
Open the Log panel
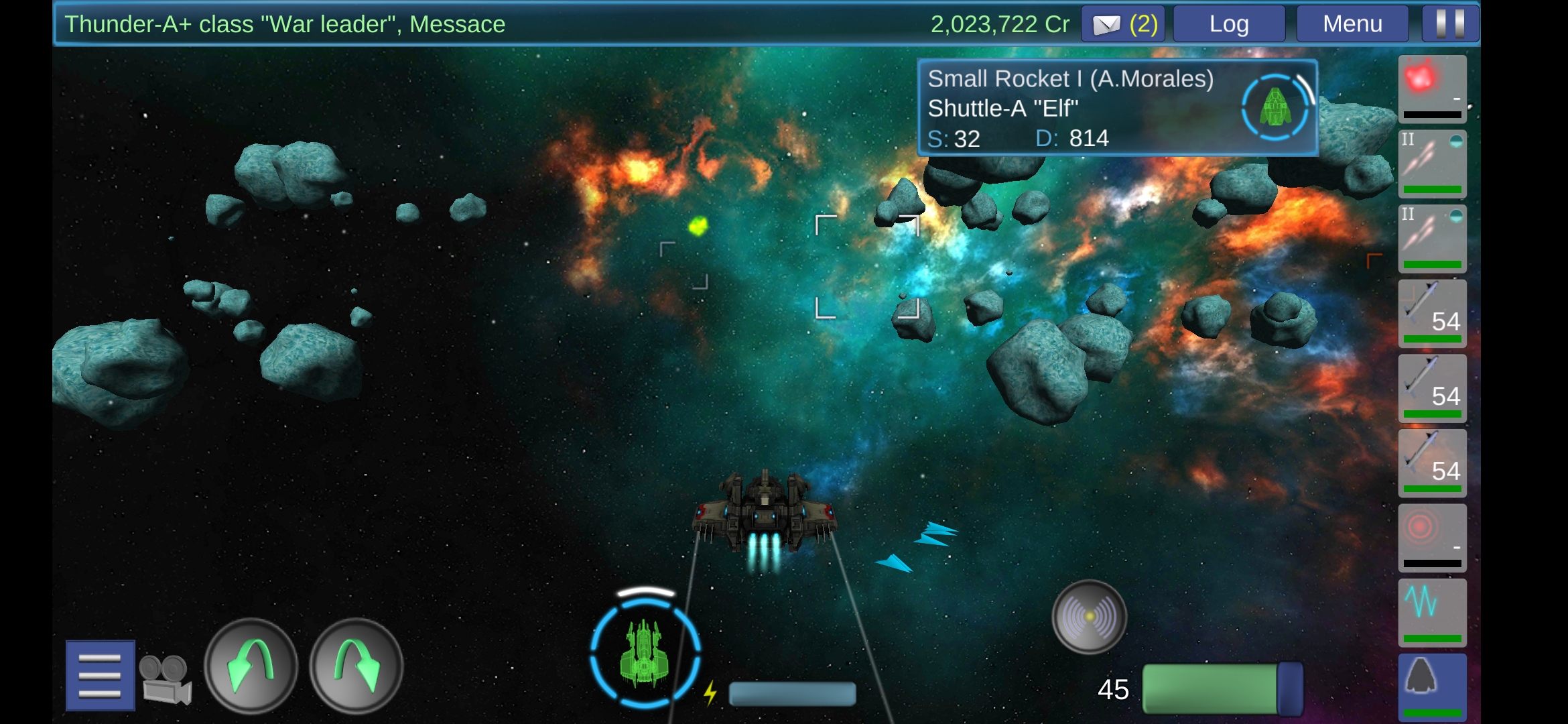[1229, 24]
